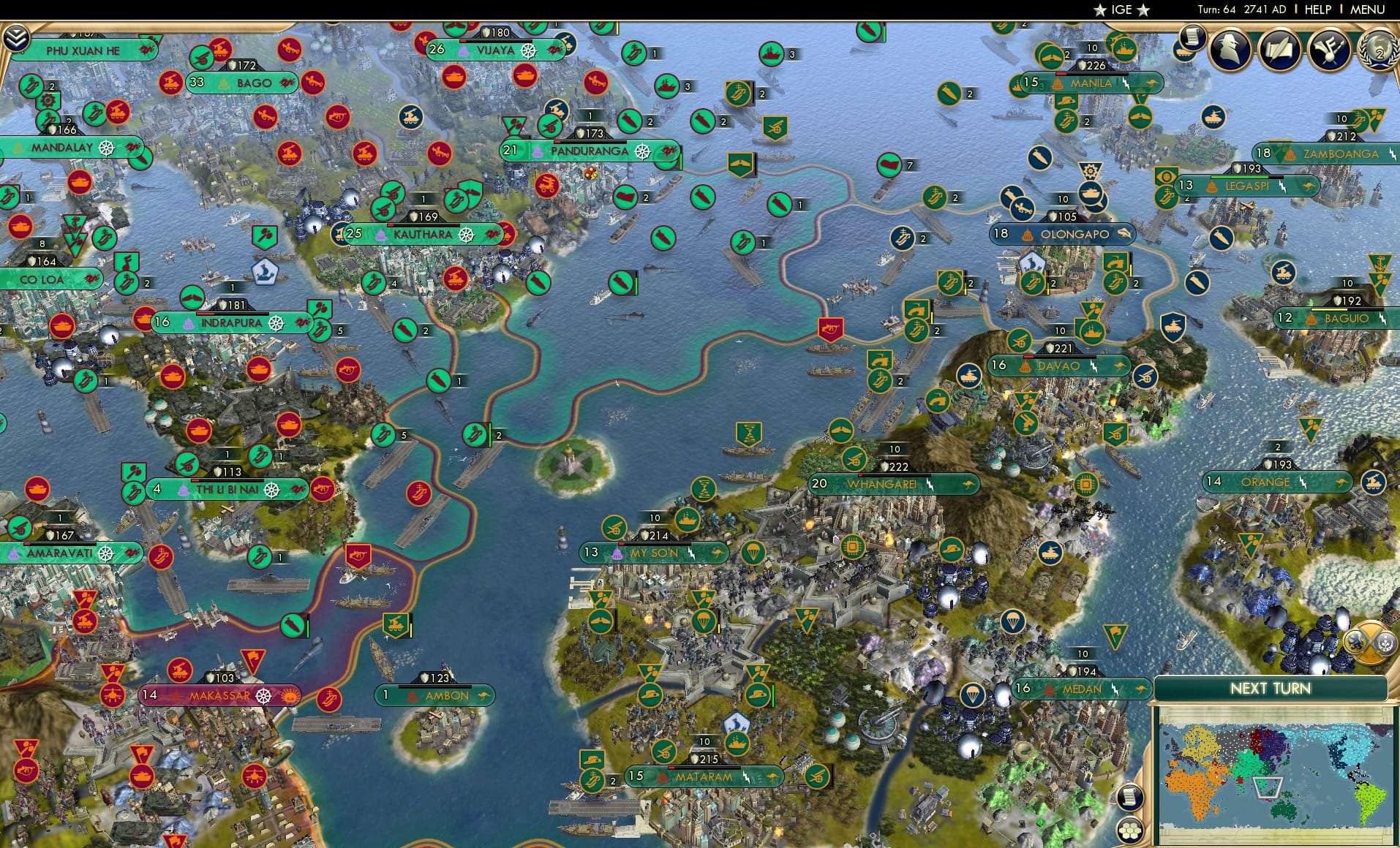Select the green paratrooper unit icon near Whangarei
This screenshot has width=1400, height=848.
coord(755,552)
